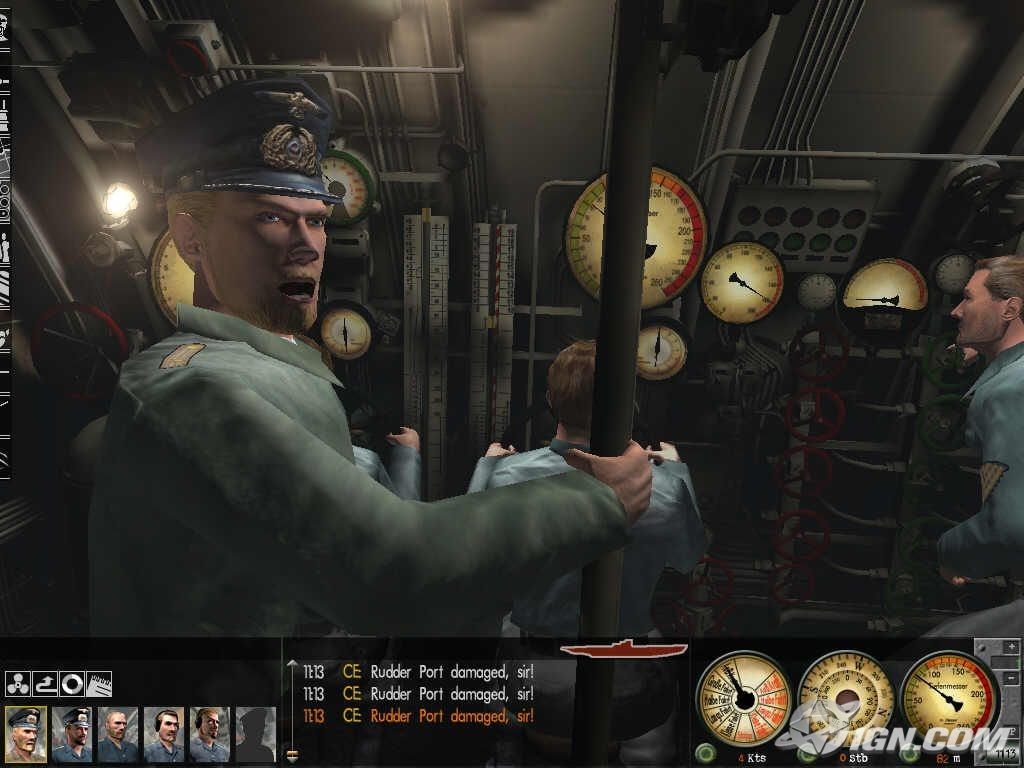Screen dimensions: 1024x768
Task: Click the curved-arrow course order icon
Action: (44, 684)
